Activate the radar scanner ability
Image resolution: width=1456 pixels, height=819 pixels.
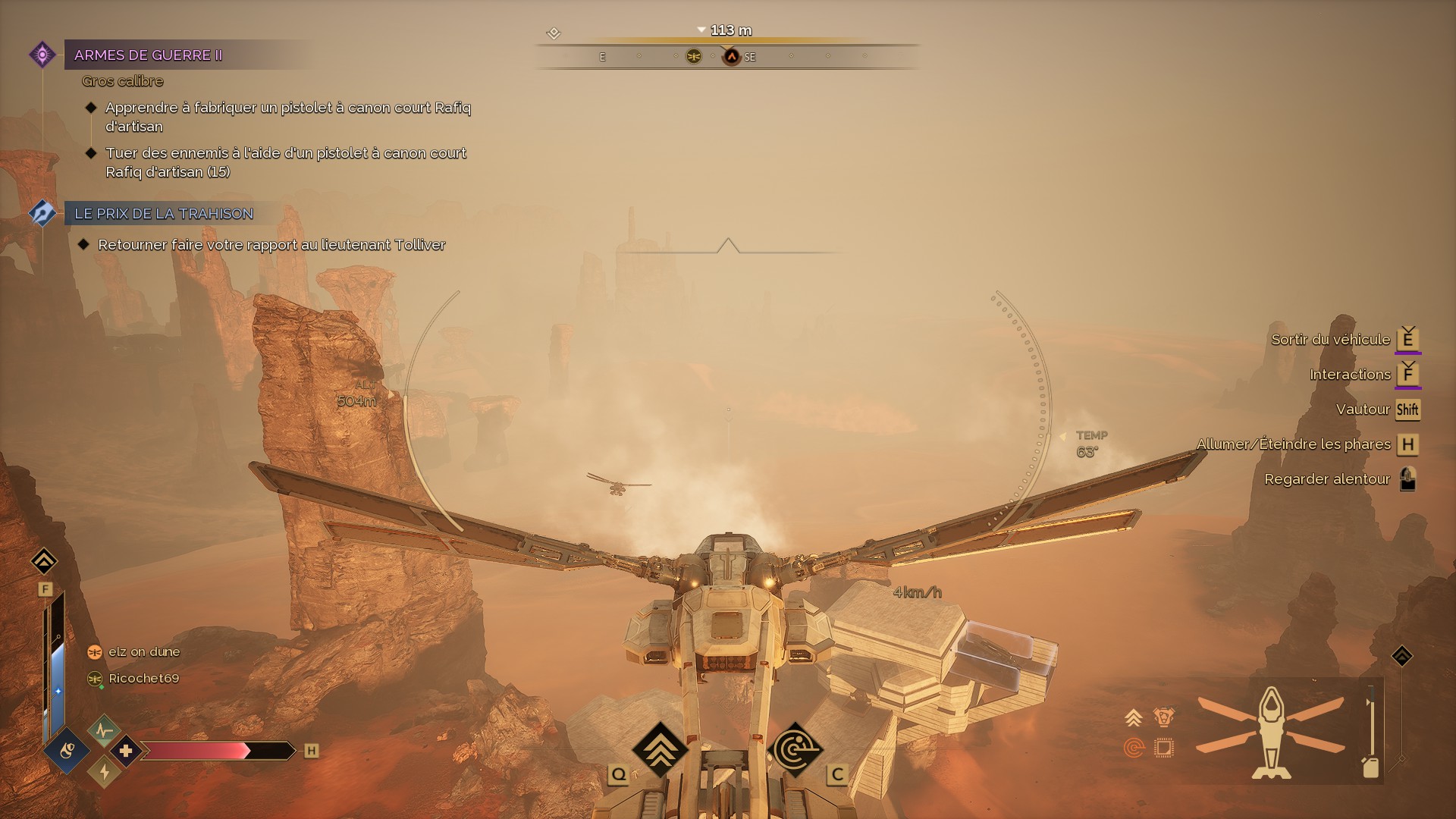[795, 748]
